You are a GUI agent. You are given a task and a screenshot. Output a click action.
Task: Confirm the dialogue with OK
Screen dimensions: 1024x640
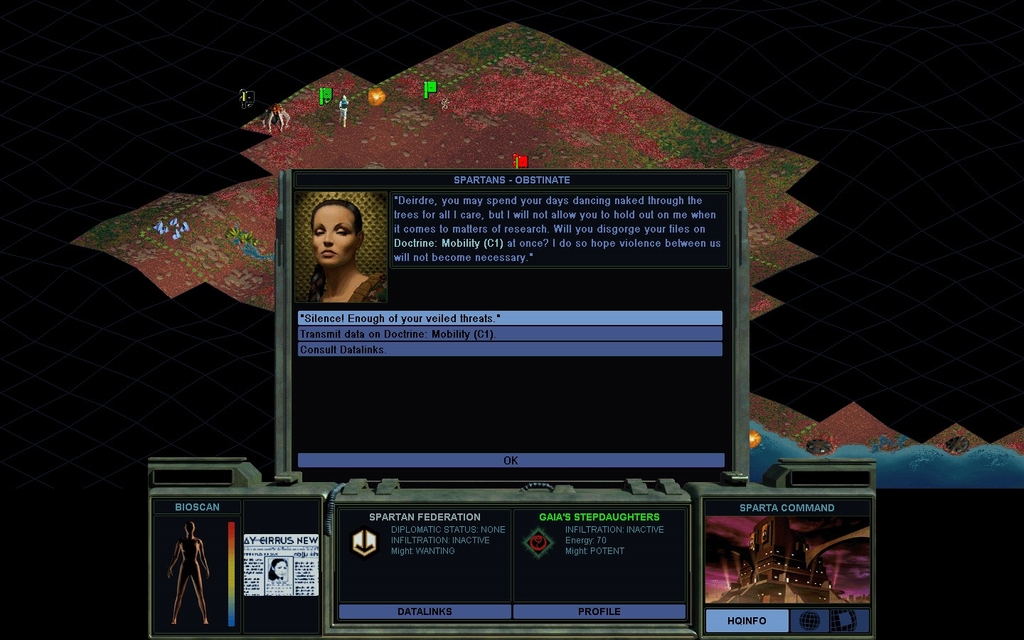pos(510,461)
